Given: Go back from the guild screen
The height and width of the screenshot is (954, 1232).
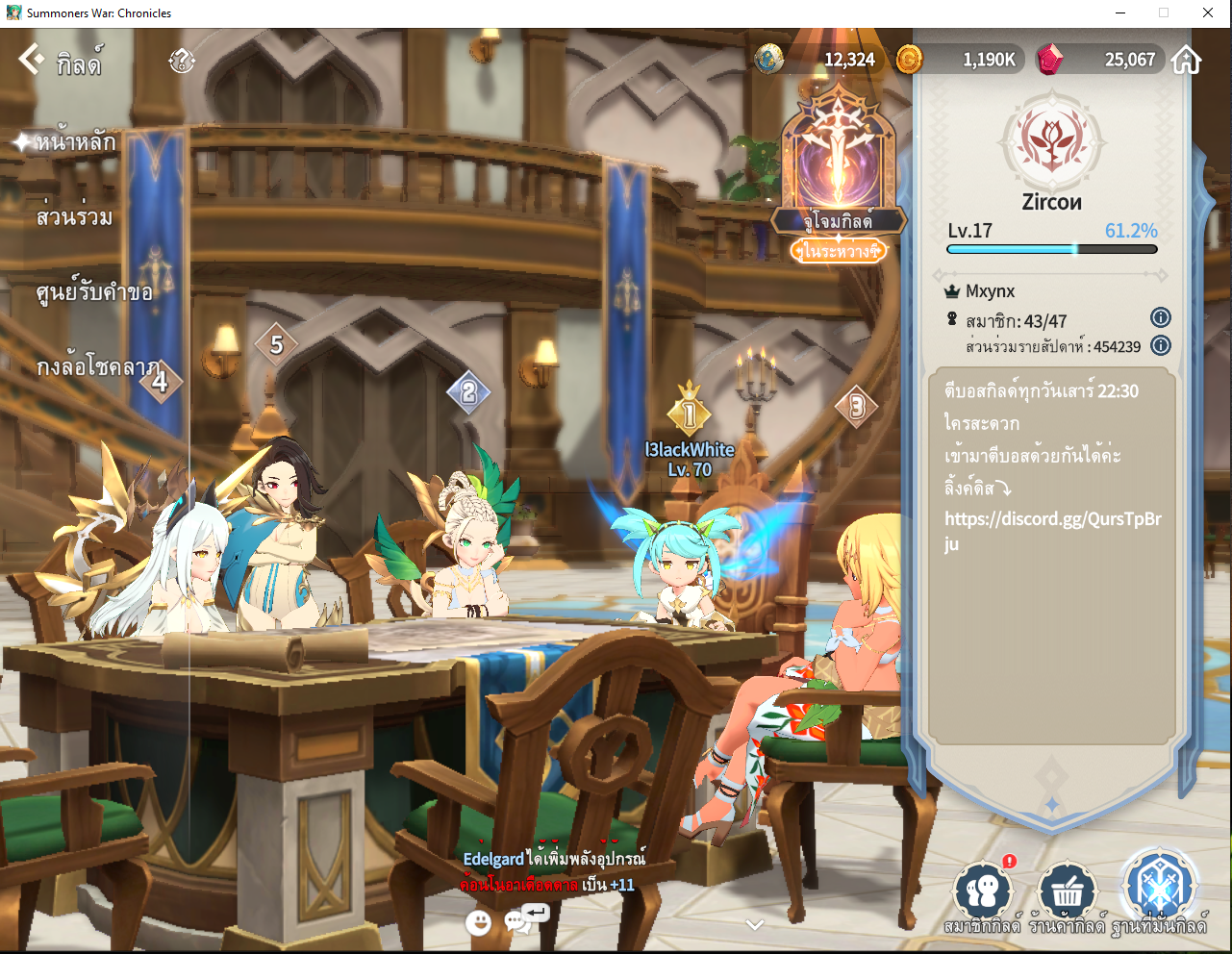Looking at the screenshot, I should click(33, 60).
